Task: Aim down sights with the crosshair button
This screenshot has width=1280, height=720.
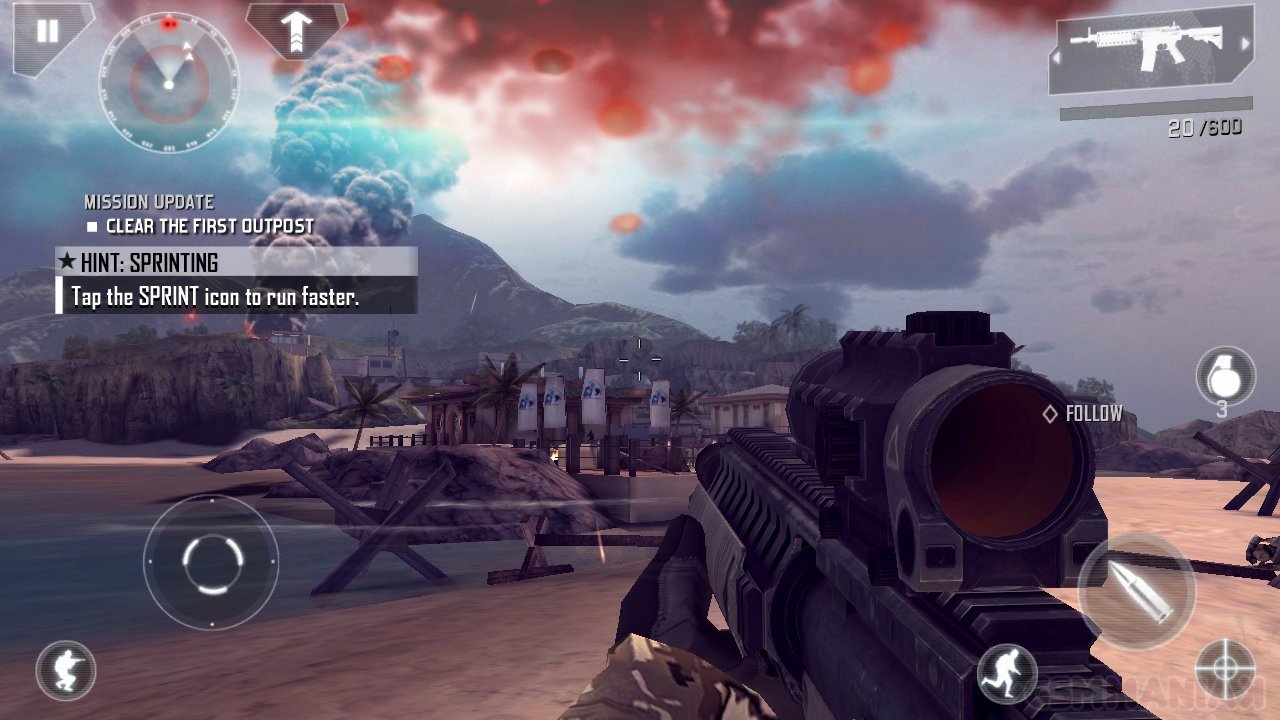Action: tap(1225, 670)
